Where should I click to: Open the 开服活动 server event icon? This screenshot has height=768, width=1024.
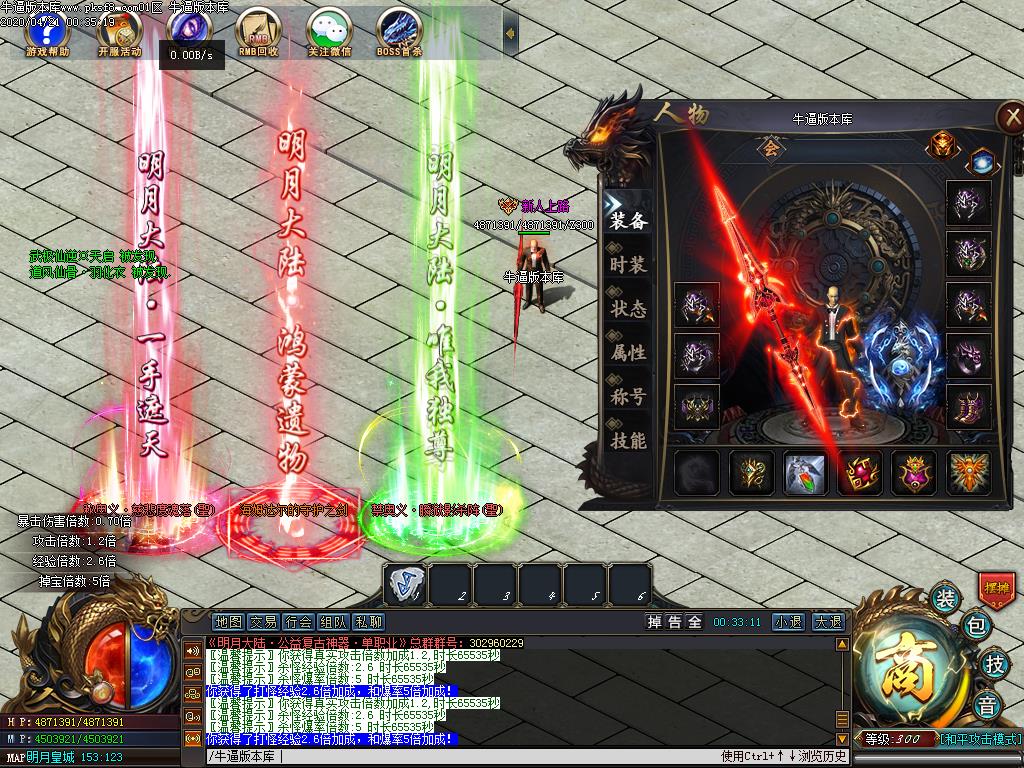119,32
